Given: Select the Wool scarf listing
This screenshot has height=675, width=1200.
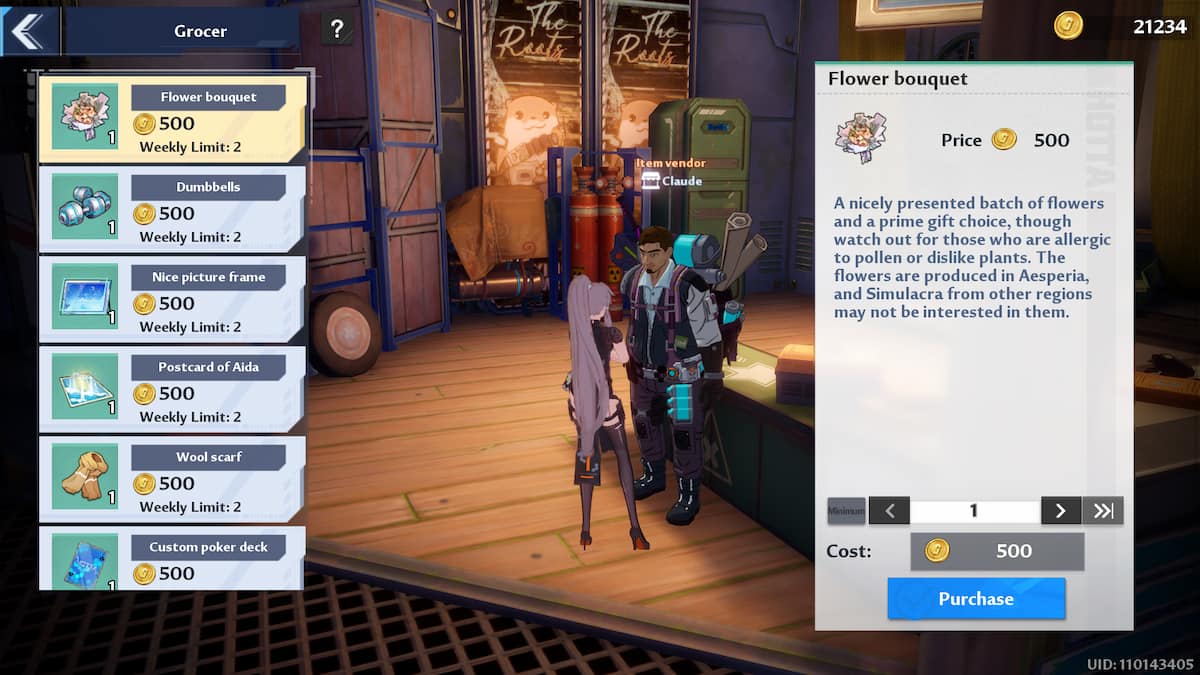Looking at the screenshot, I should coord(172,479).
